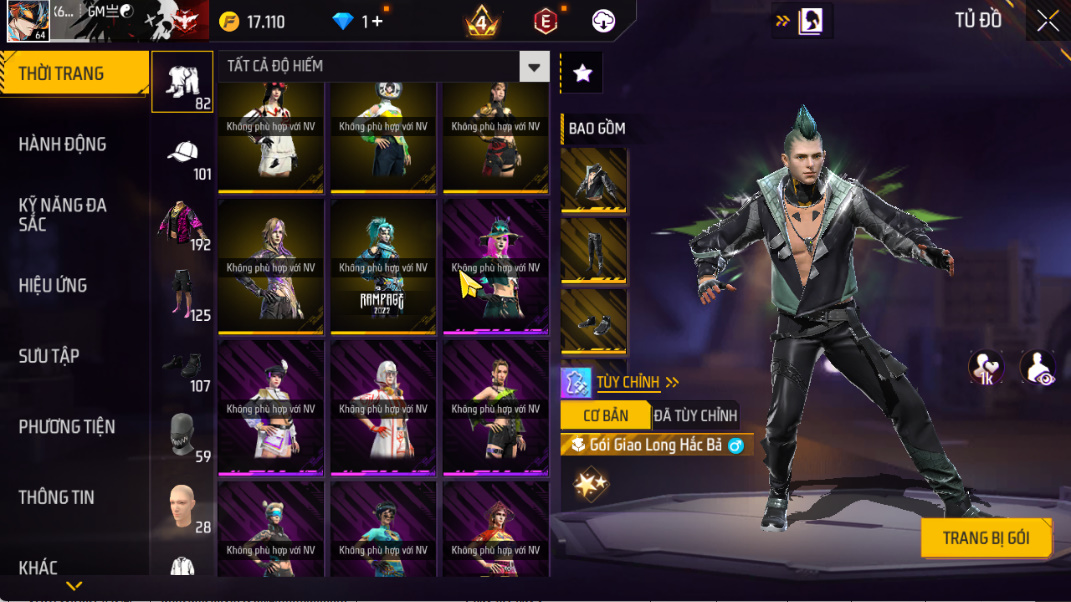Viewport: 1071px width, 602px height.
Task: Open the Phương Tiện category
Action: (x=66, y=427)
